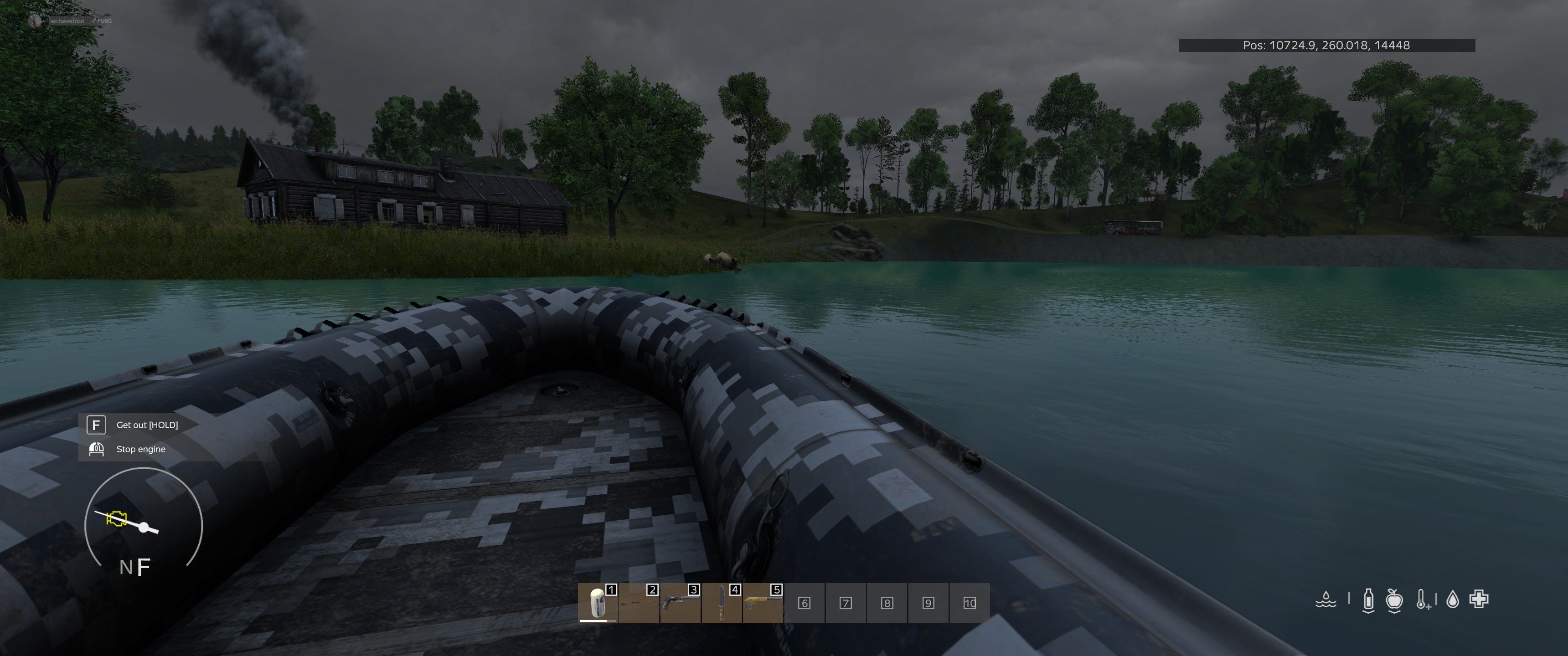Image resolution: width=1568 pixels, height=656 pixels.
Task: Equip the wooden rifle in slot 2
Action: [639, 602]
